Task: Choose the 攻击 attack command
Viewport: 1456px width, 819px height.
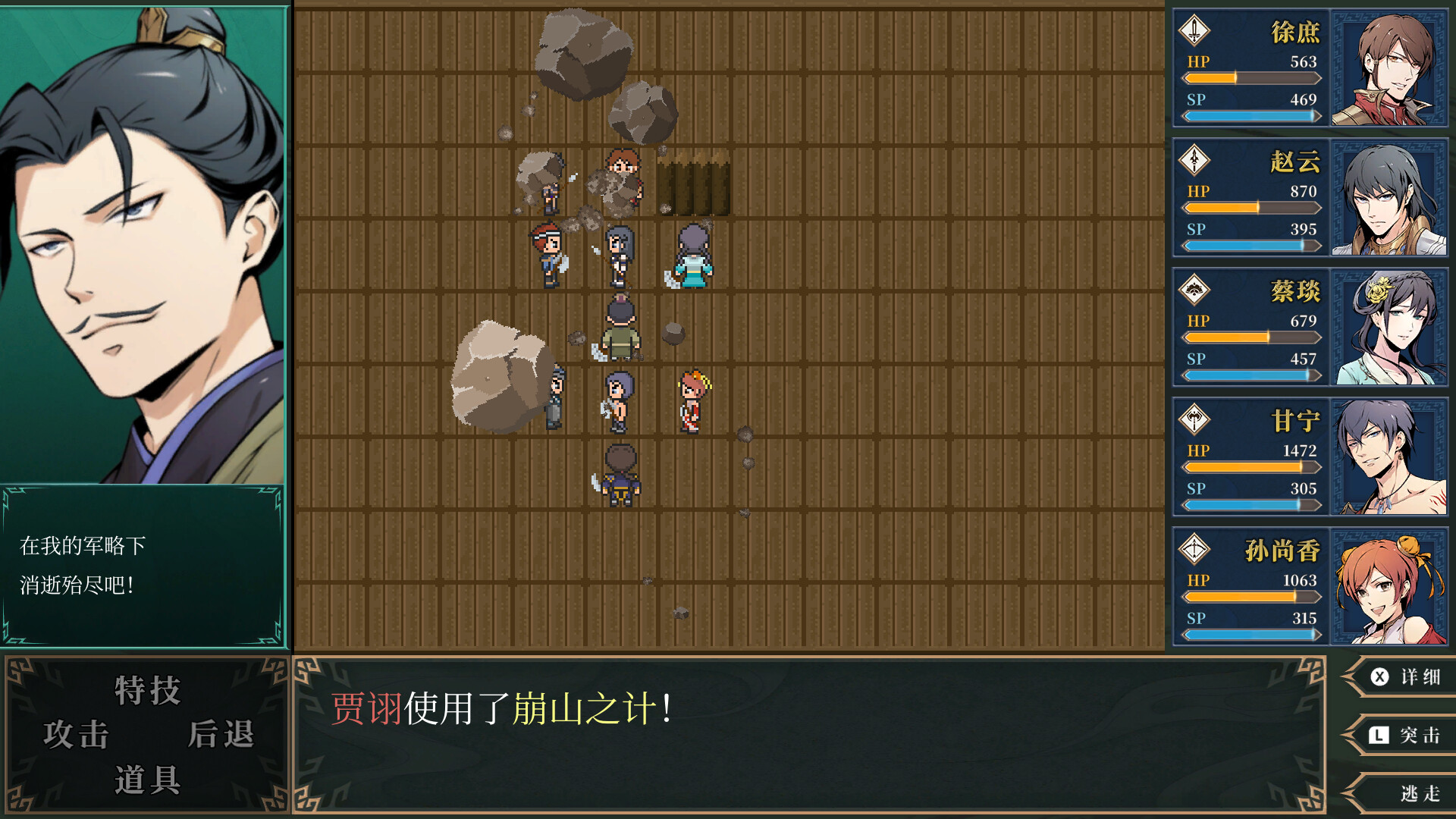Action: tap(77, 735)
